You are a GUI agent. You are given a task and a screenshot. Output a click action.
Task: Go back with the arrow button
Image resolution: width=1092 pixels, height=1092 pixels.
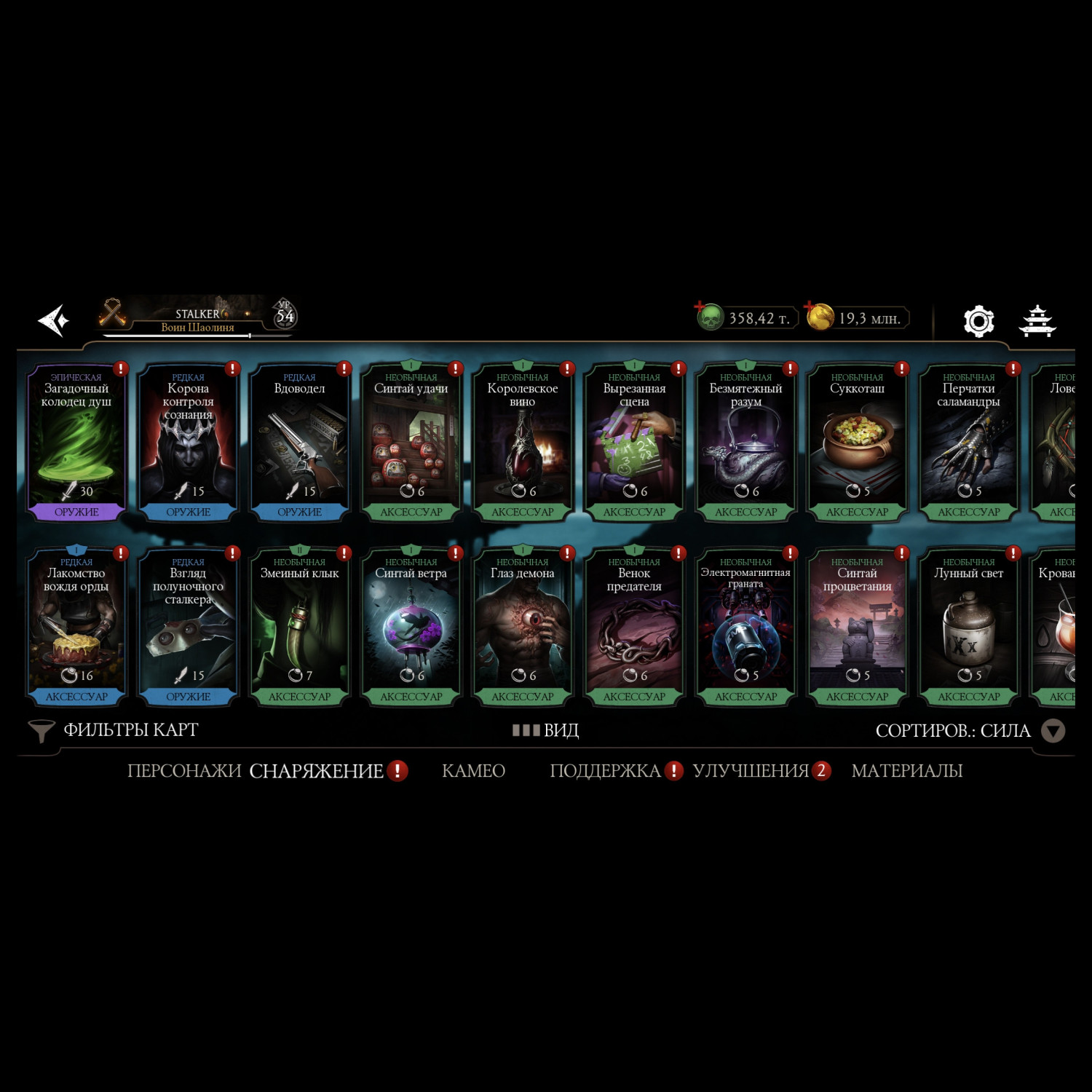pos(54,320)
